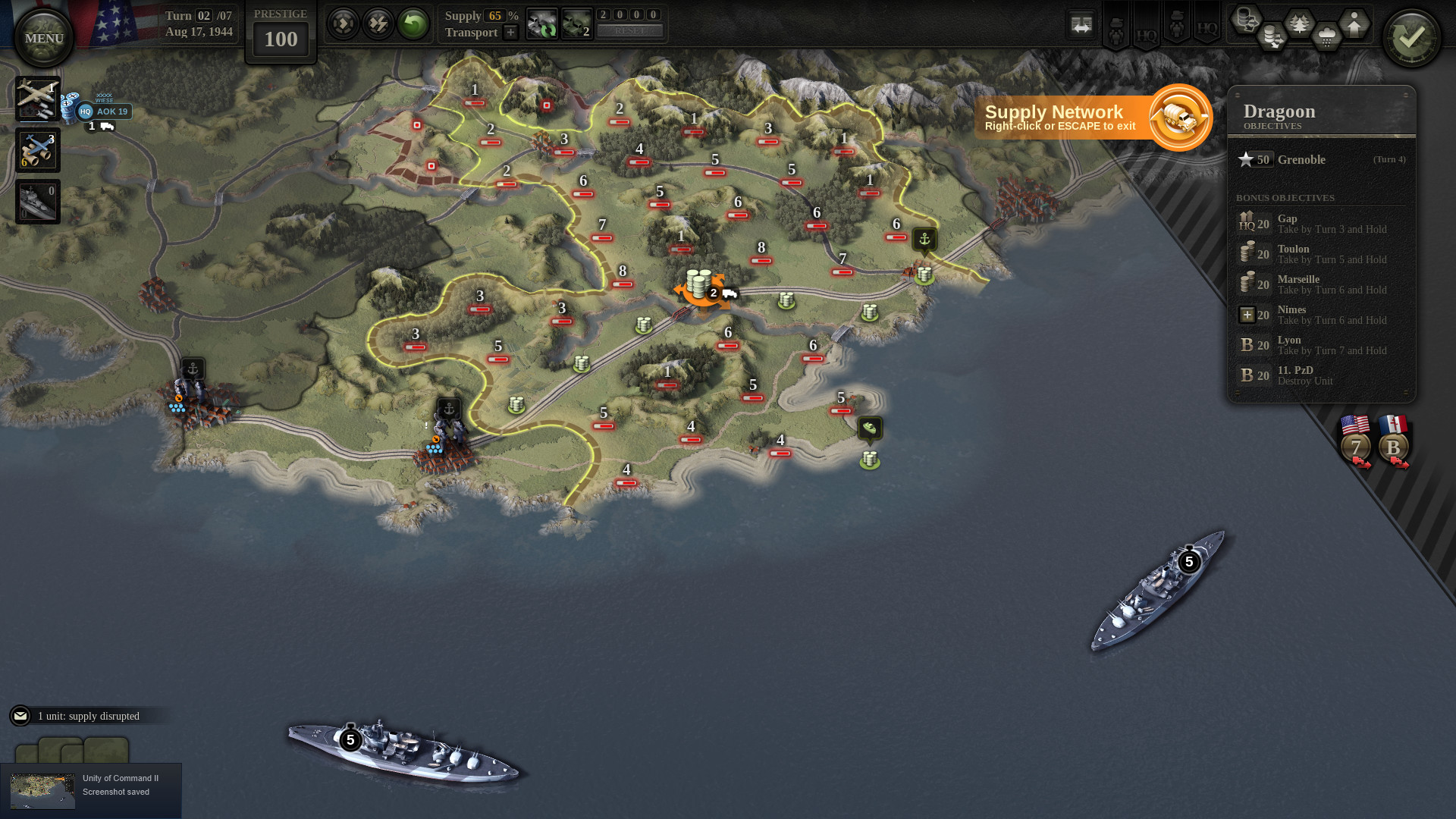Adjust the Supply 65 percent field
This screenshot has width=1456, height=819.
click(x=495, y=16)
